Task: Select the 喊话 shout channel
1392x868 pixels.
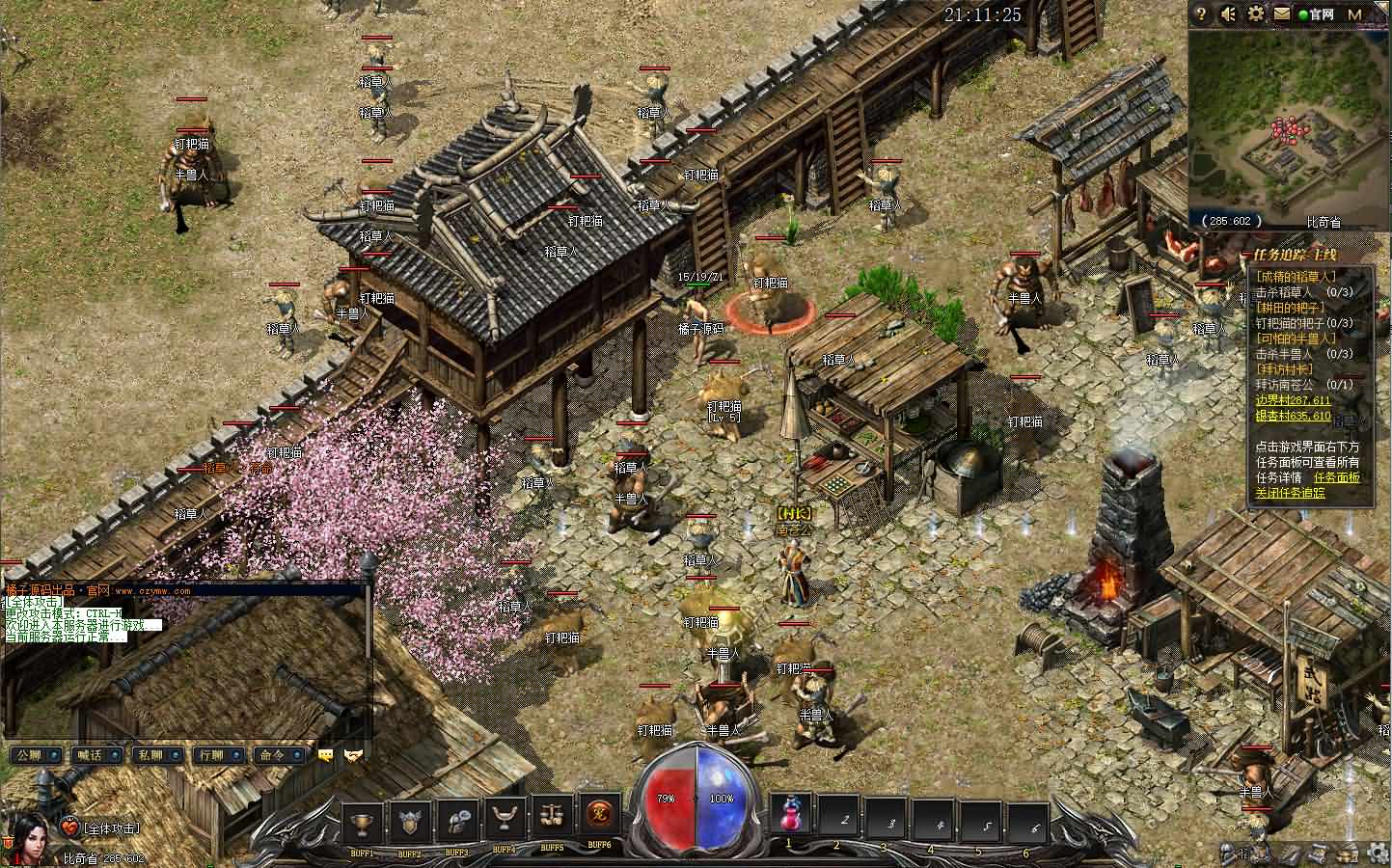Action: (x=95, y=755)
